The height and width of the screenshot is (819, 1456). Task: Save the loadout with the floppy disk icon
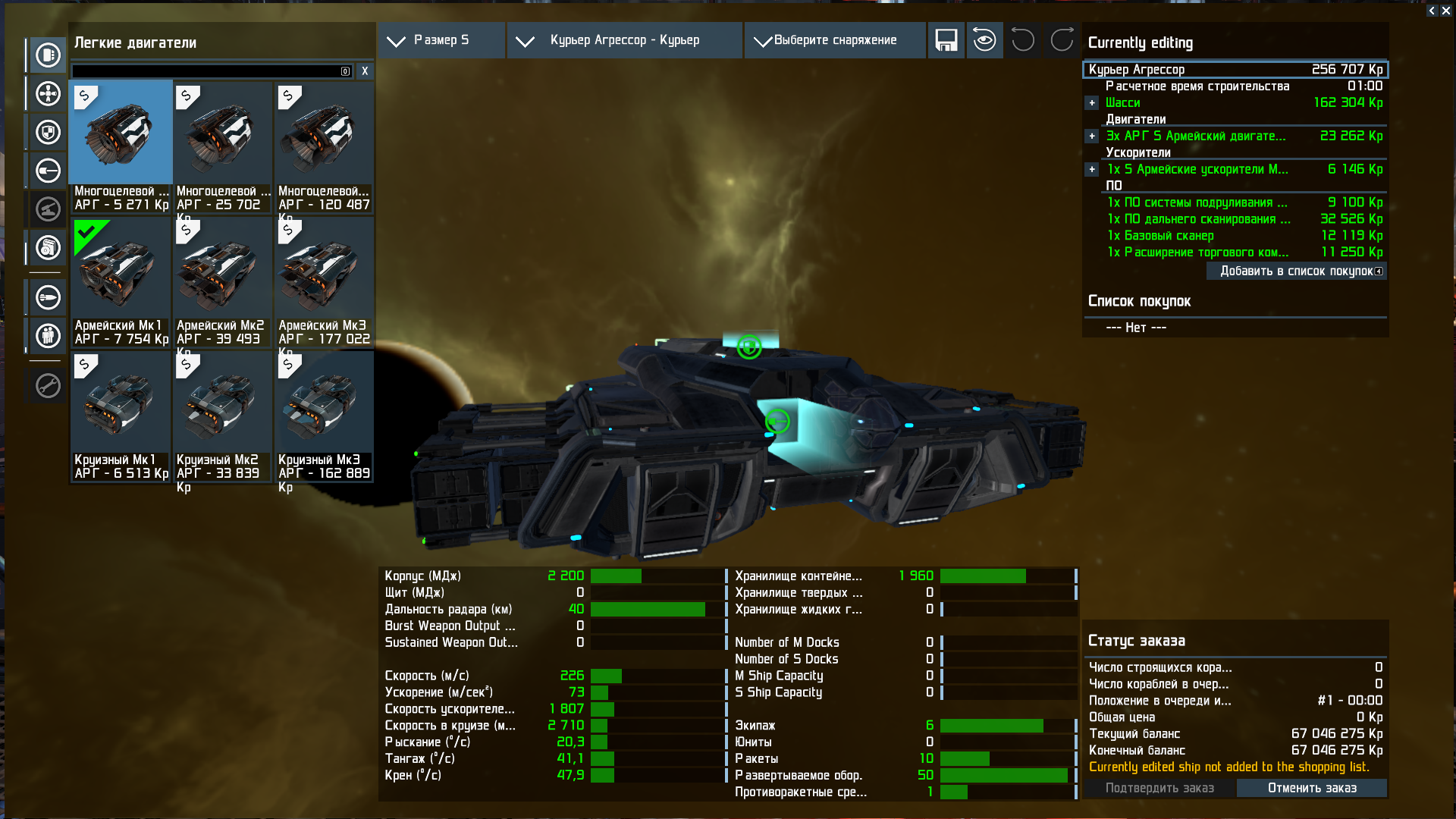click(946, 40)
